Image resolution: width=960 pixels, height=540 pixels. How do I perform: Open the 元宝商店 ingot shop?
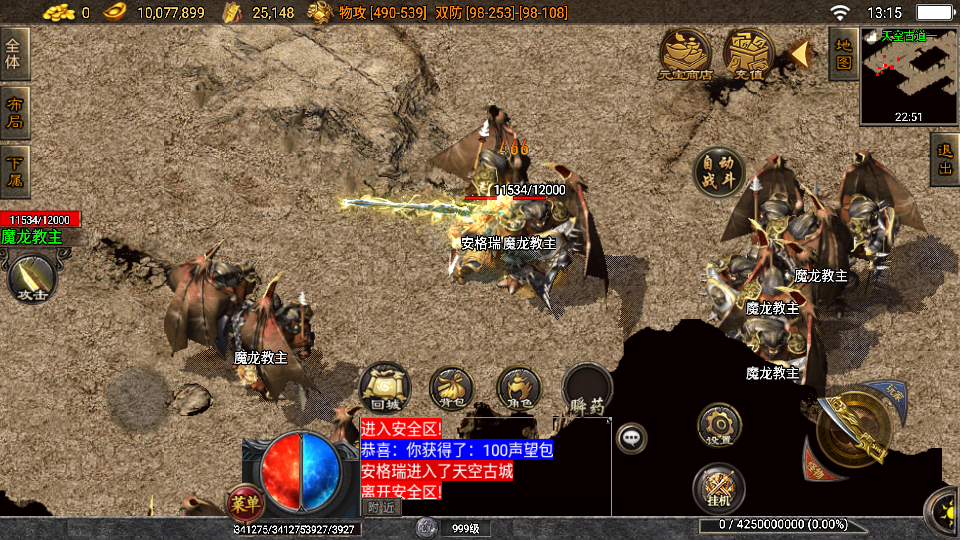(685, 52)
